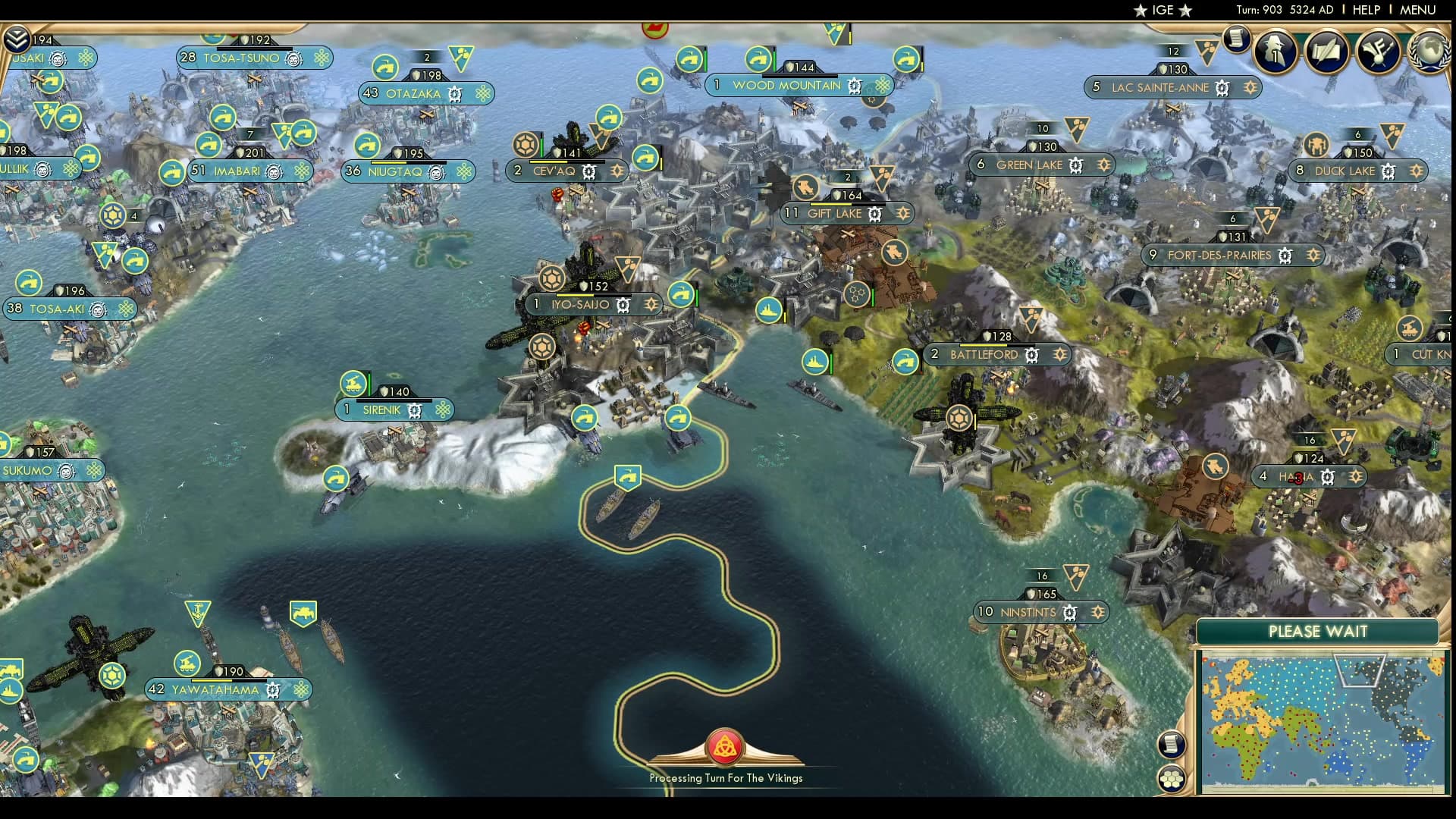Open the IGE editor from the top bar
1456x819 pixels.
(x=1162, y=11)
